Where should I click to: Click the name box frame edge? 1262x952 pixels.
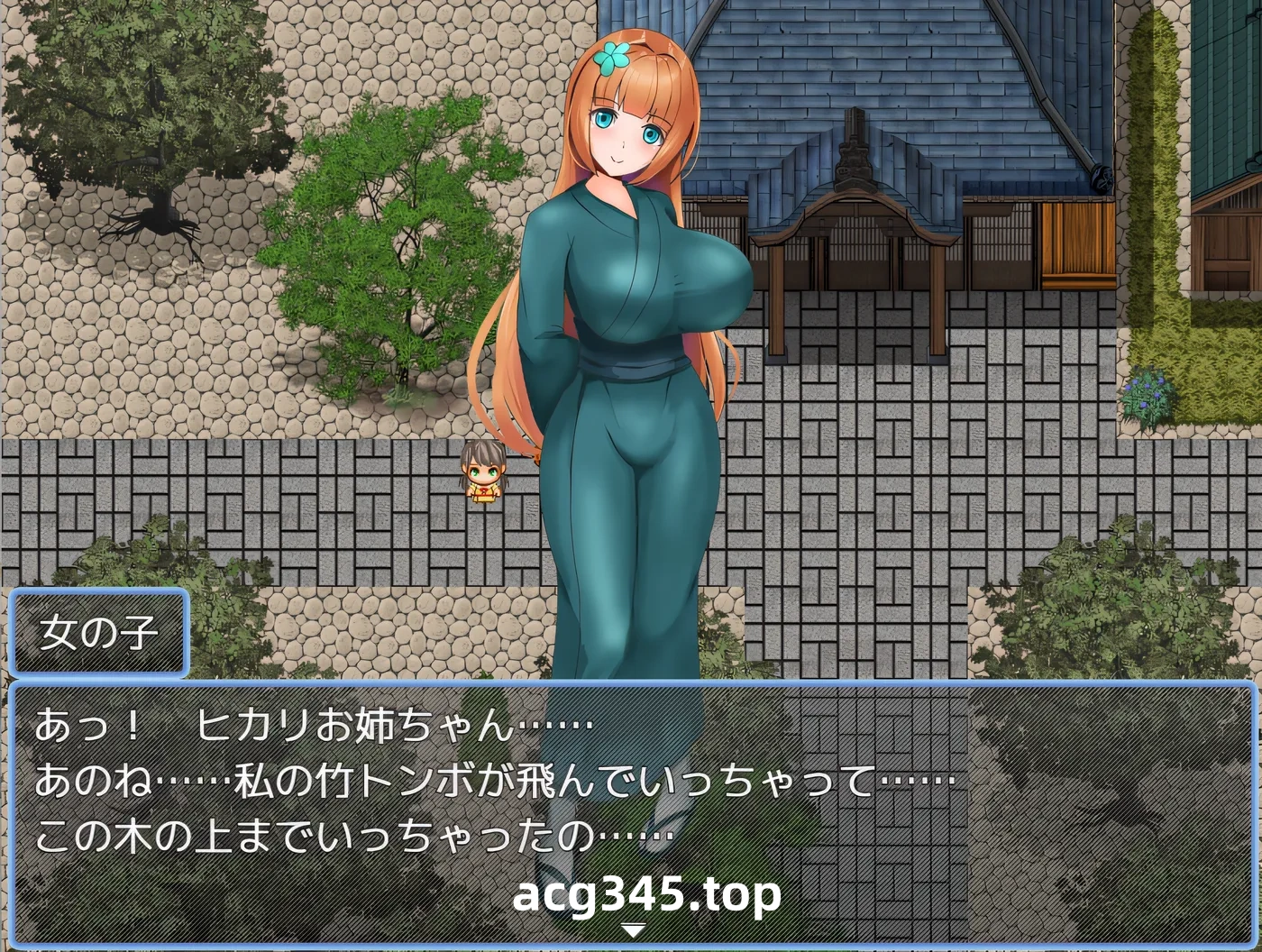coord(14,631)
